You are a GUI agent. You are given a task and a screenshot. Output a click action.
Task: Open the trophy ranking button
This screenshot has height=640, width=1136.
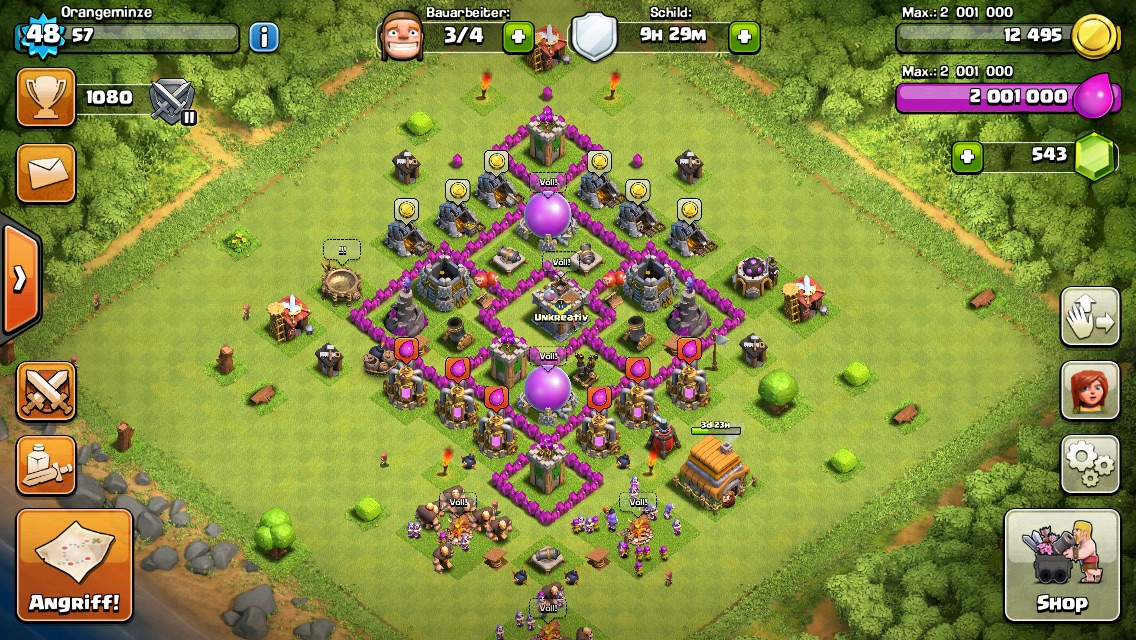46,98
